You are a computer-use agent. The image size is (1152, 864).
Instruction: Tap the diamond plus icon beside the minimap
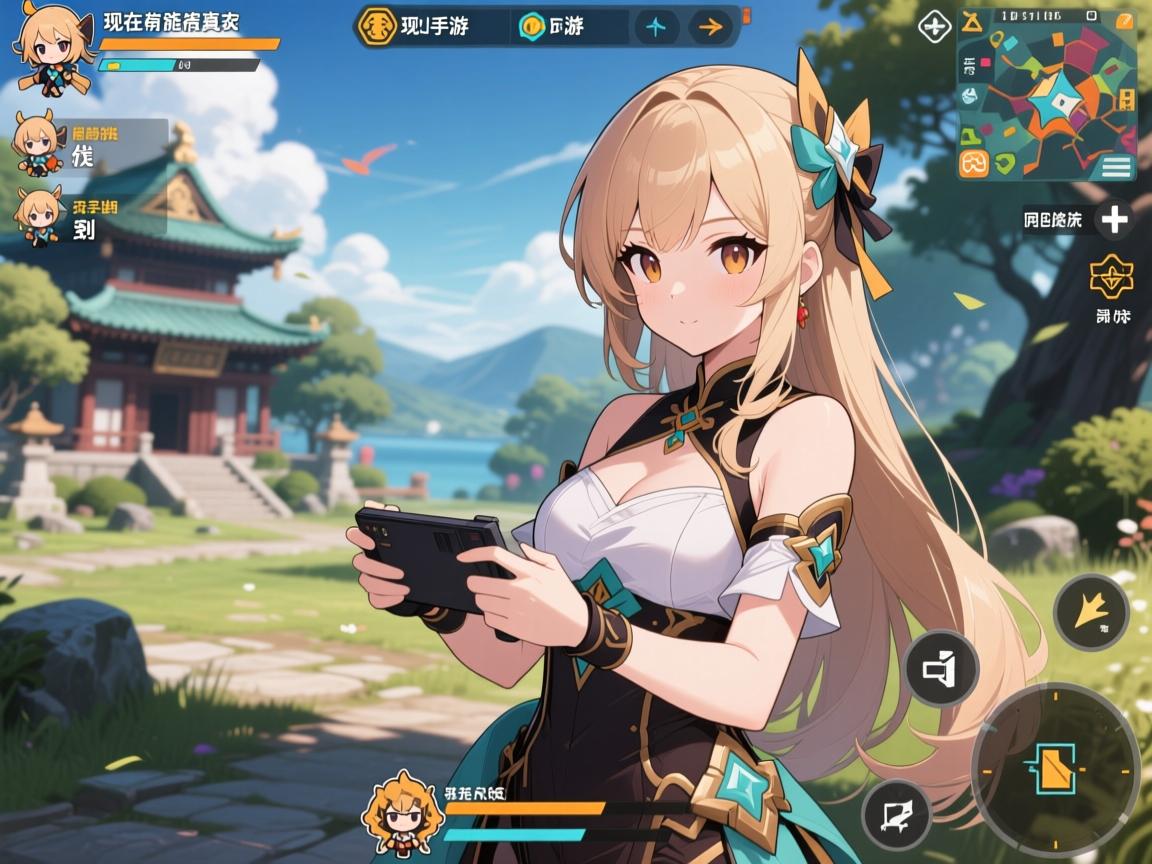[935, 27]
